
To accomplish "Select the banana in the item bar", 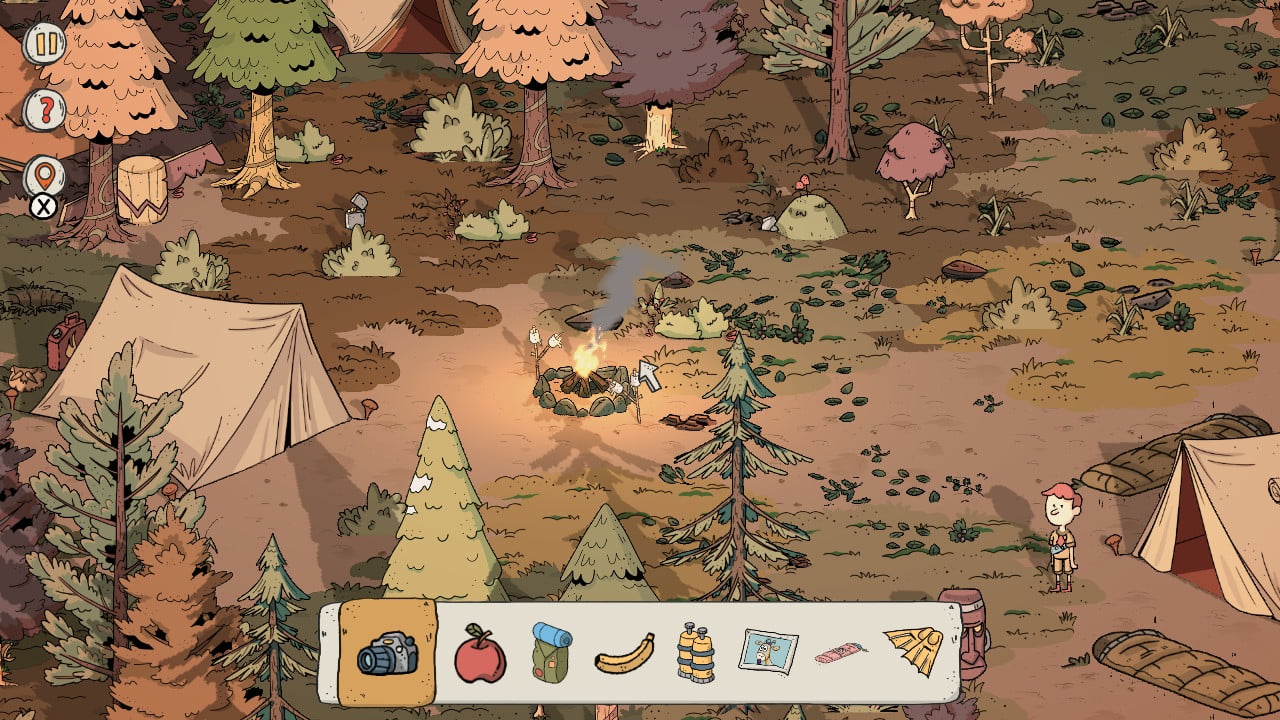I will tap(624, 655).
